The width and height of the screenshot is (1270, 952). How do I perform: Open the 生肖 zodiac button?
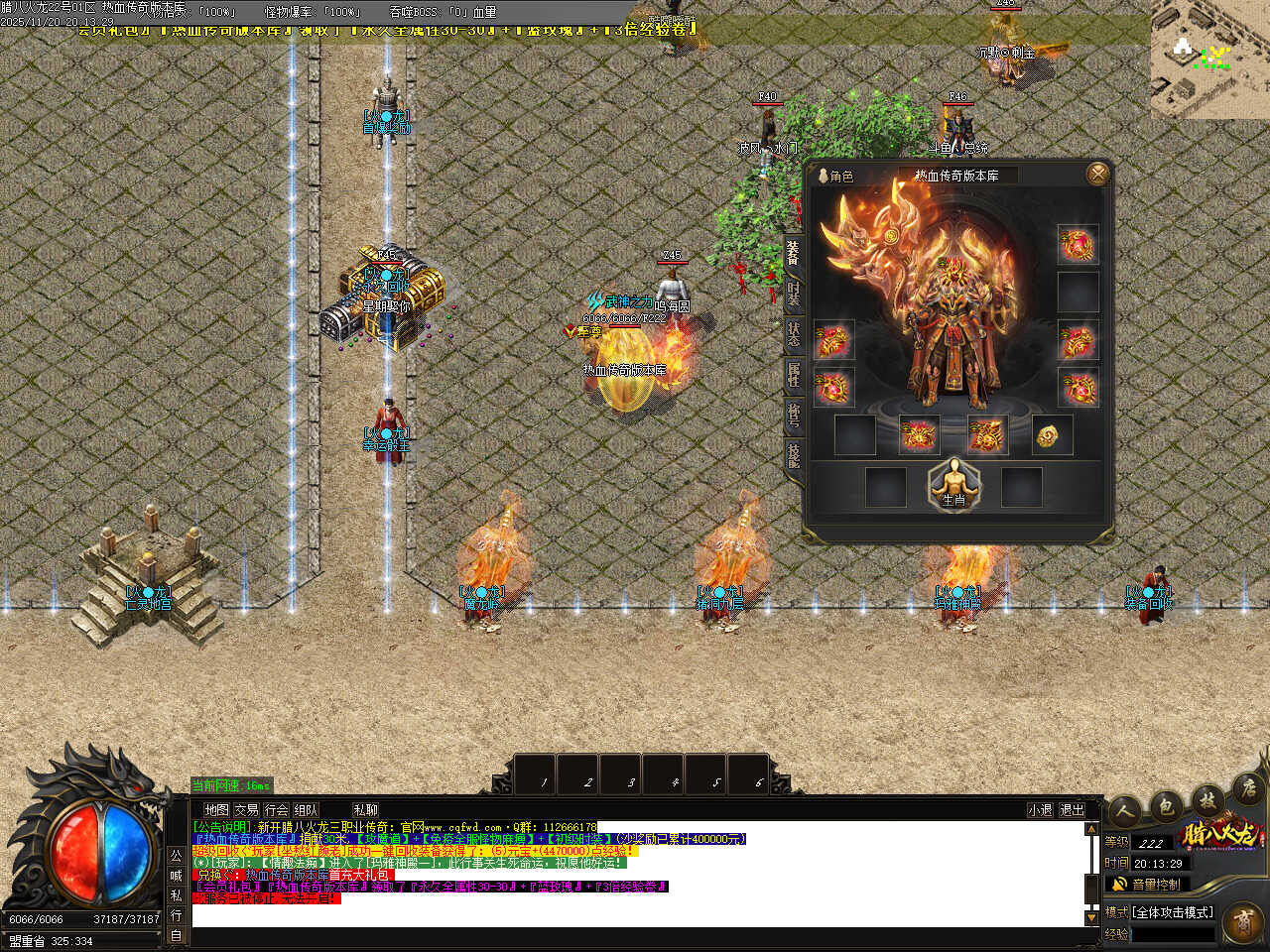(x=953, y=485)
